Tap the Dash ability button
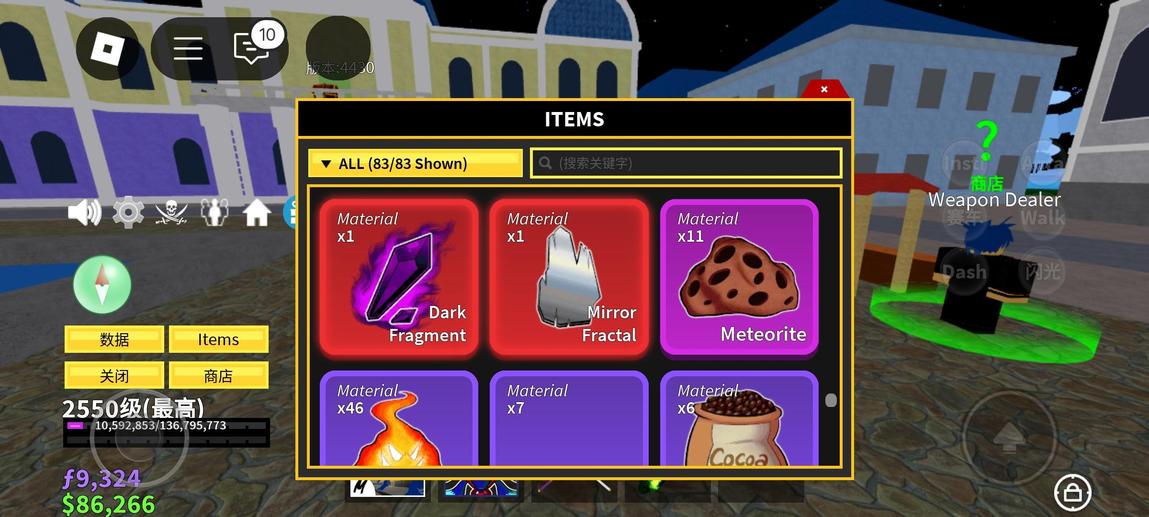The height and width of the screenshot is (517, 1149). point(964,272)
